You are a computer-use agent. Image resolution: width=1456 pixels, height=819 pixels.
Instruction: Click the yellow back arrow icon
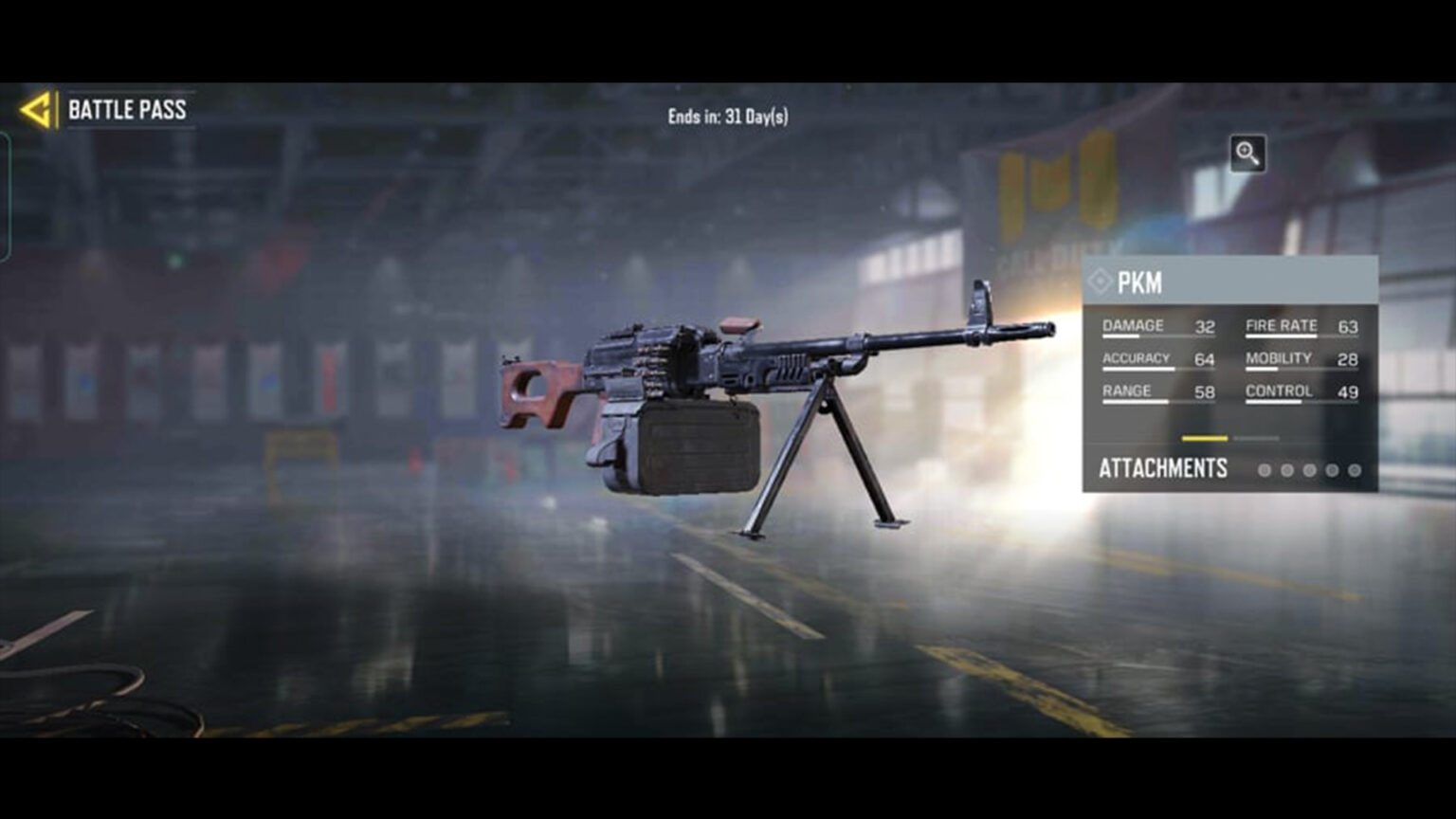35,110
